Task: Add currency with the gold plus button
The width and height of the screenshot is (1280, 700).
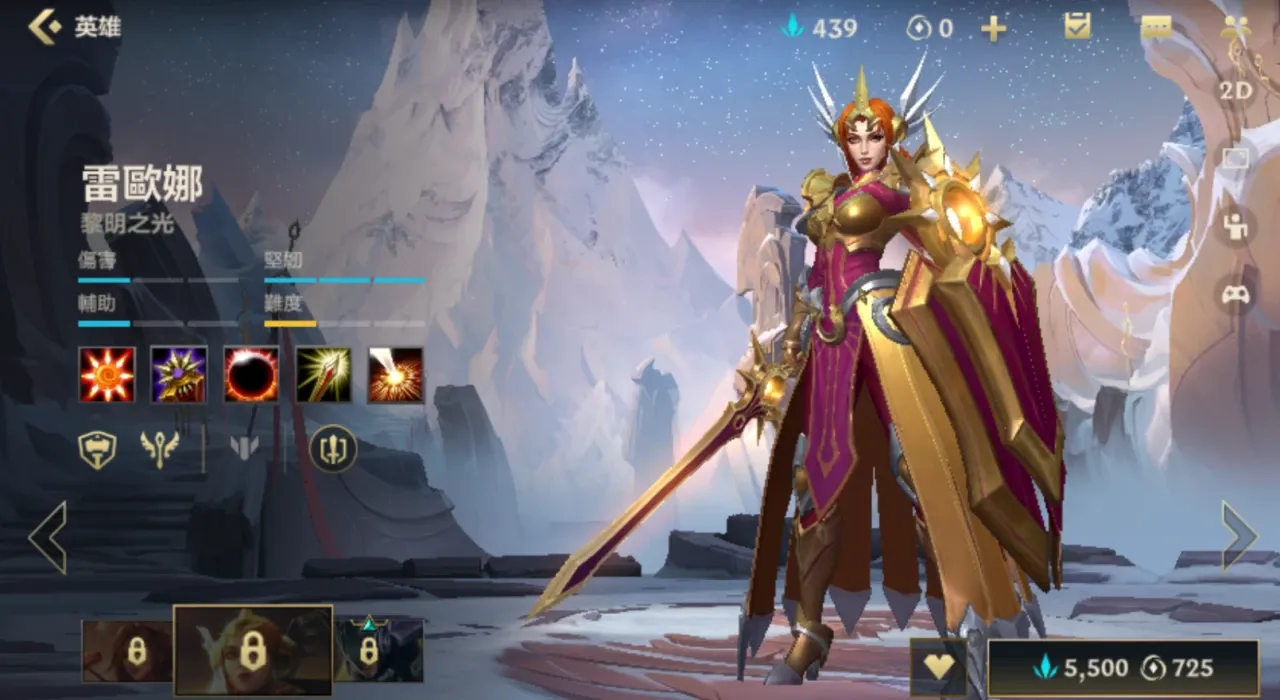Action: [x=993, y=28]
